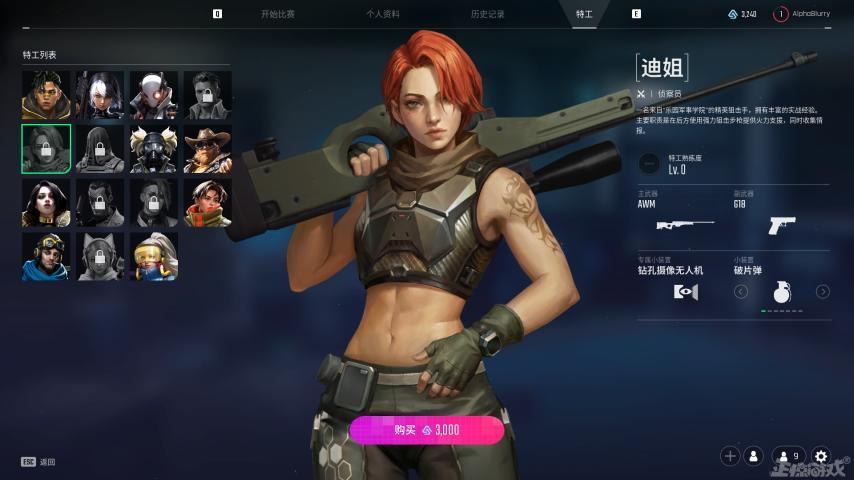Choose the bearded cowboy hat agent

(208, 149)
